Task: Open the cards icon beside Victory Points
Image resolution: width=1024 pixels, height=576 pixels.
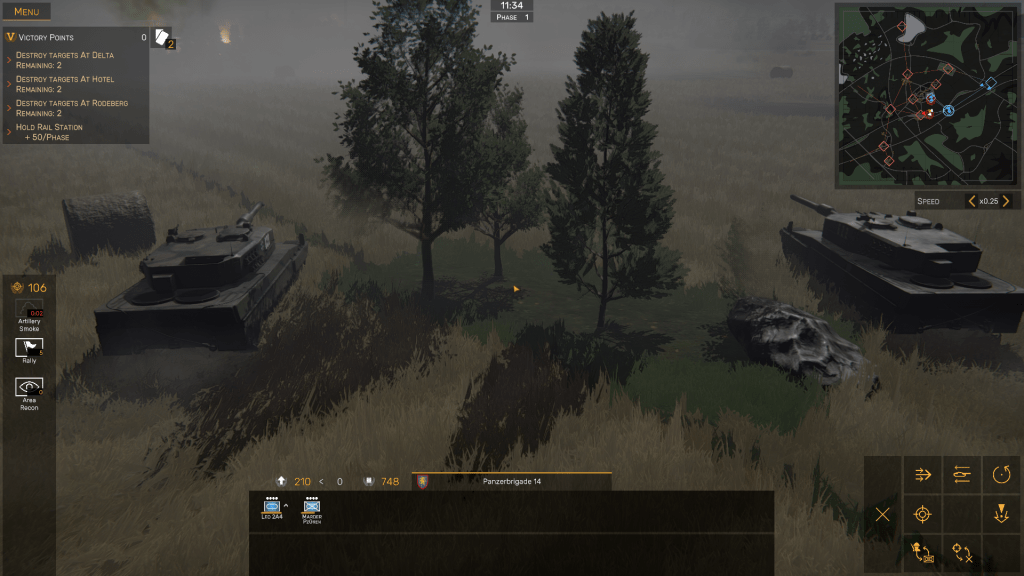Action: click(x=162, y=37)
